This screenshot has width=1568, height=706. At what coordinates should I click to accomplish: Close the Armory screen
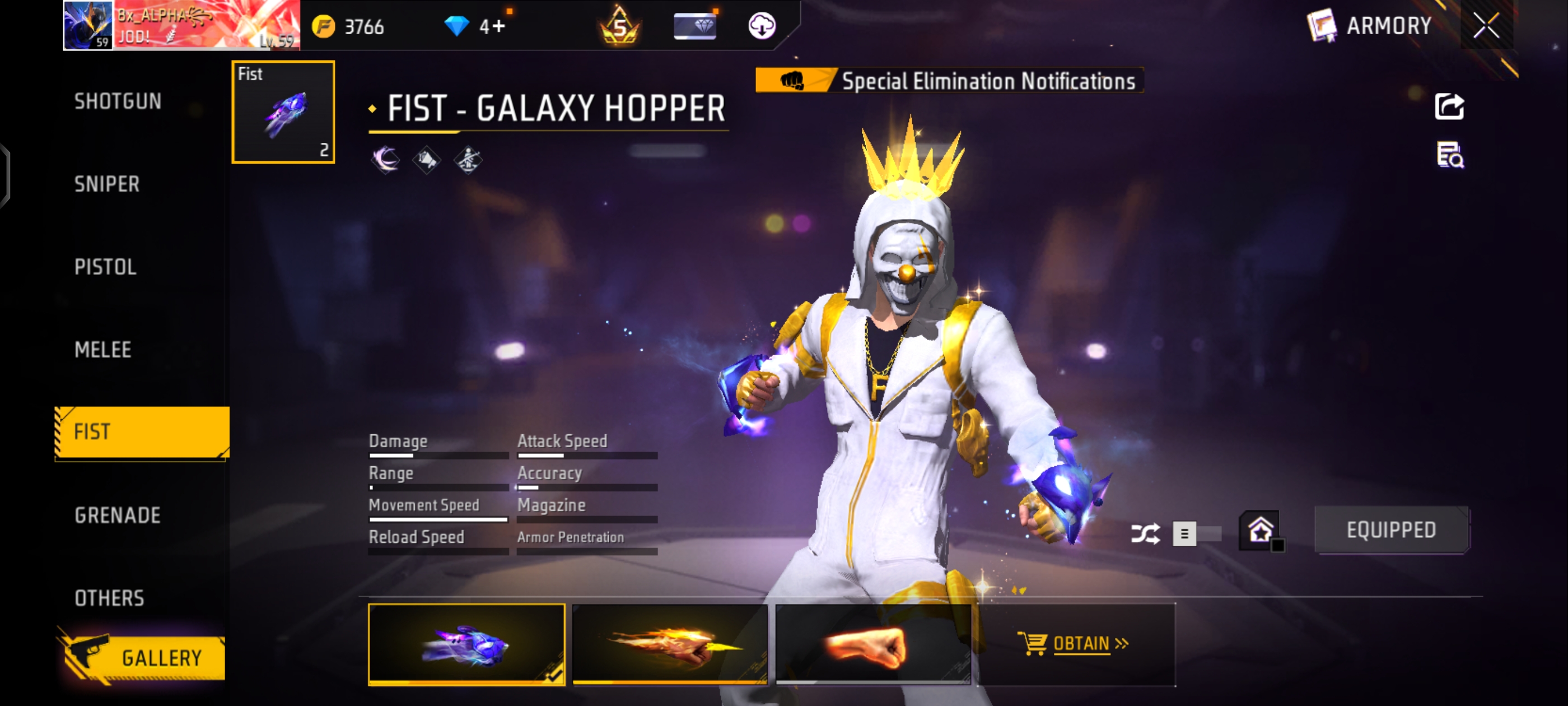pos(1485,26)
